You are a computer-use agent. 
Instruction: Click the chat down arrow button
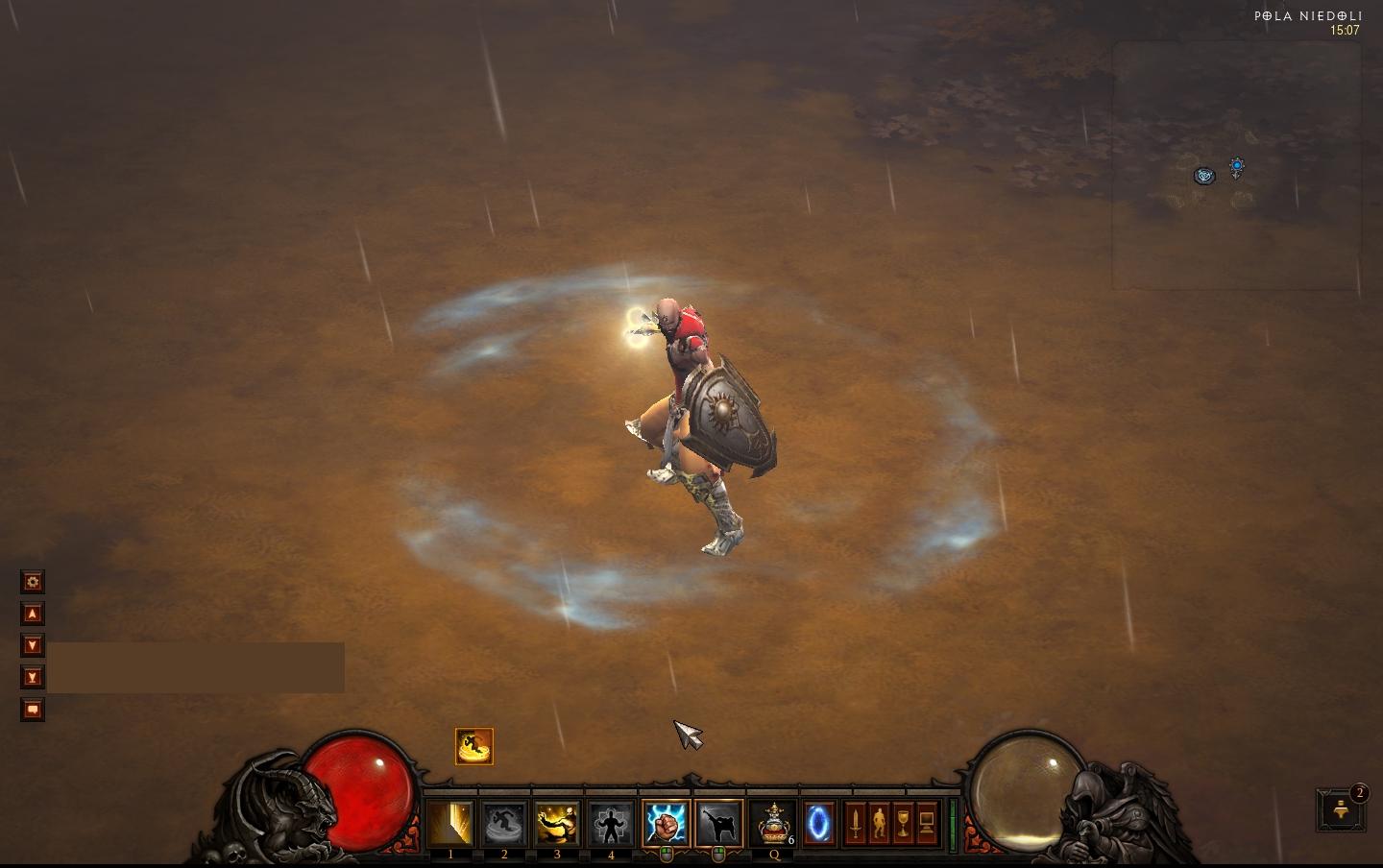(x=33, y=645)
